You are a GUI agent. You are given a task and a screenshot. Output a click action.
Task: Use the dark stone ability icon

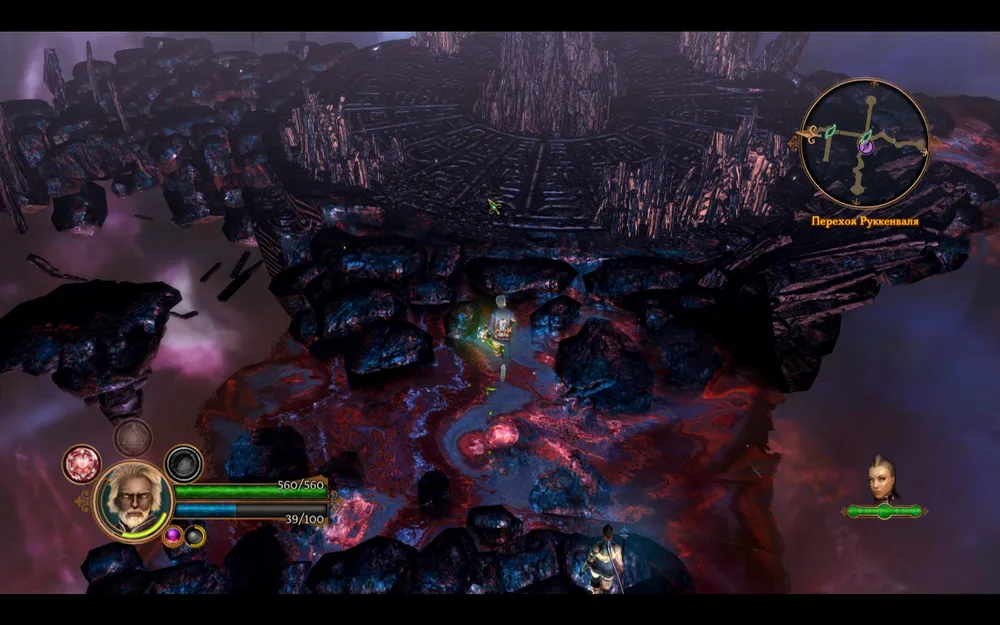(183, 463)
